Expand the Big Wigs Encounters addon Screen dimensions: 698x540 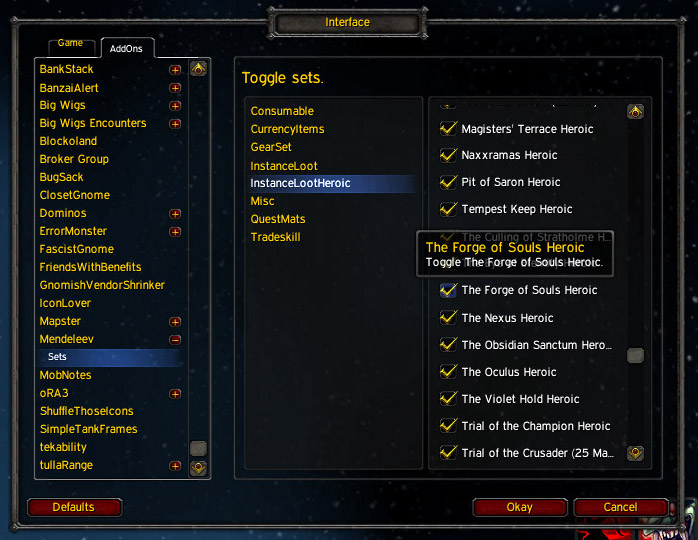tap(175, 124)
